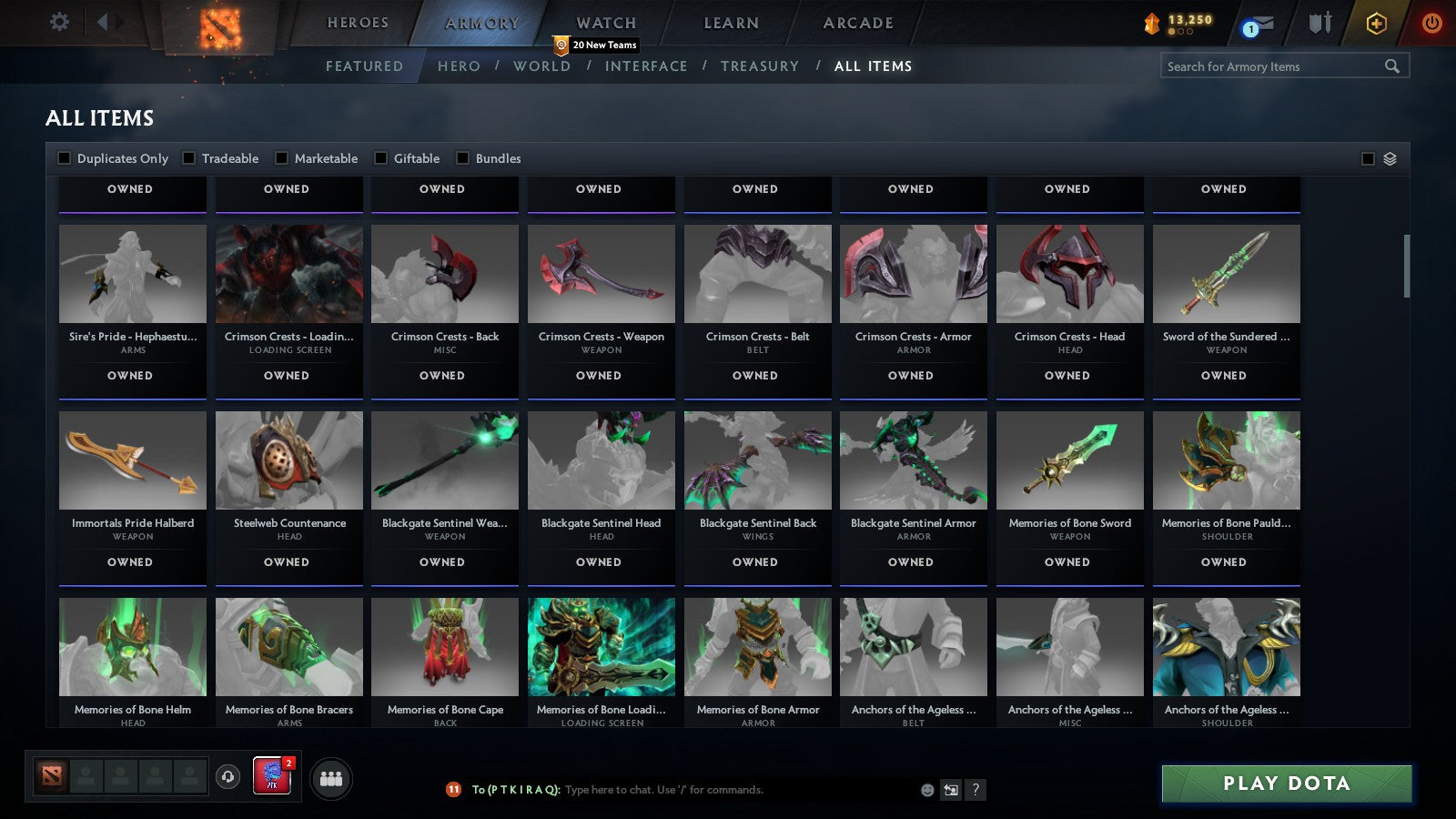This screenshot has height=819, width=1456.
Task: Check the Marketable checkbox
Action: [282, 157]
